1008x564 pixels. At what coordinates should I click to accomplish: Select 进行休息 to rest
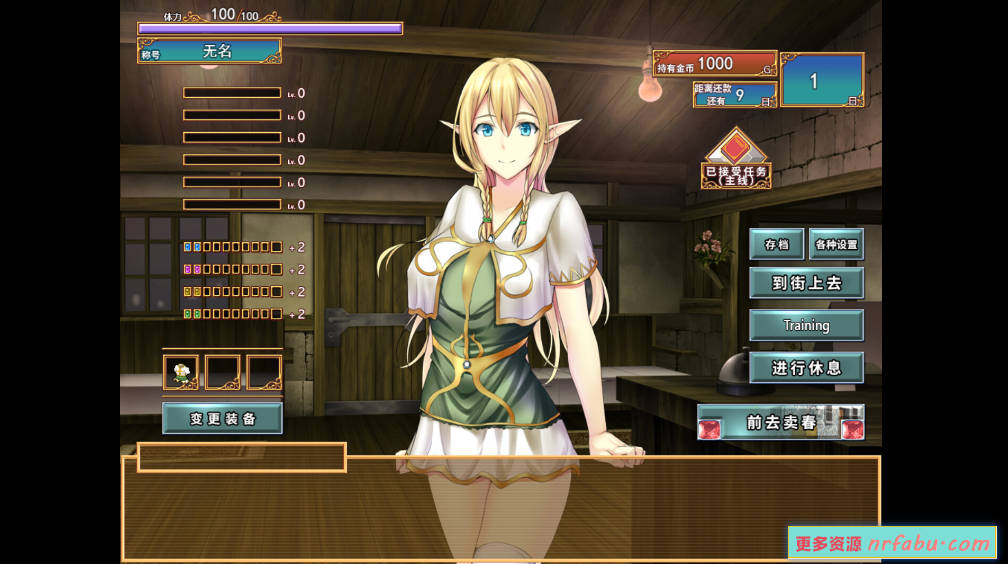point(806,368)
